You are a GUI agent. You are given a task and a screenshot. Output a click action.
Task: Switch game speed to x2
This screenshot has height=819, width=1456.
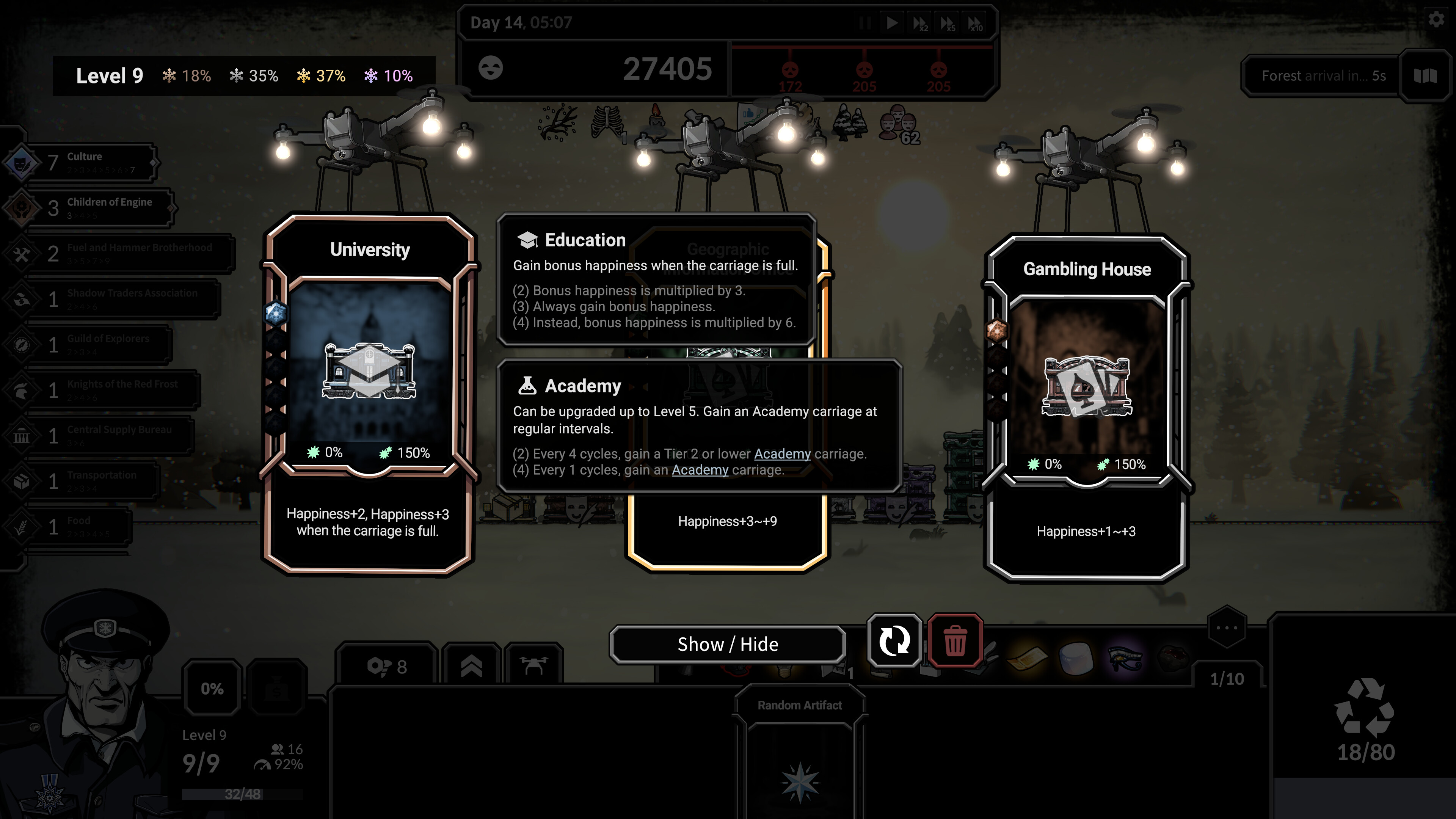pos(919,23)
